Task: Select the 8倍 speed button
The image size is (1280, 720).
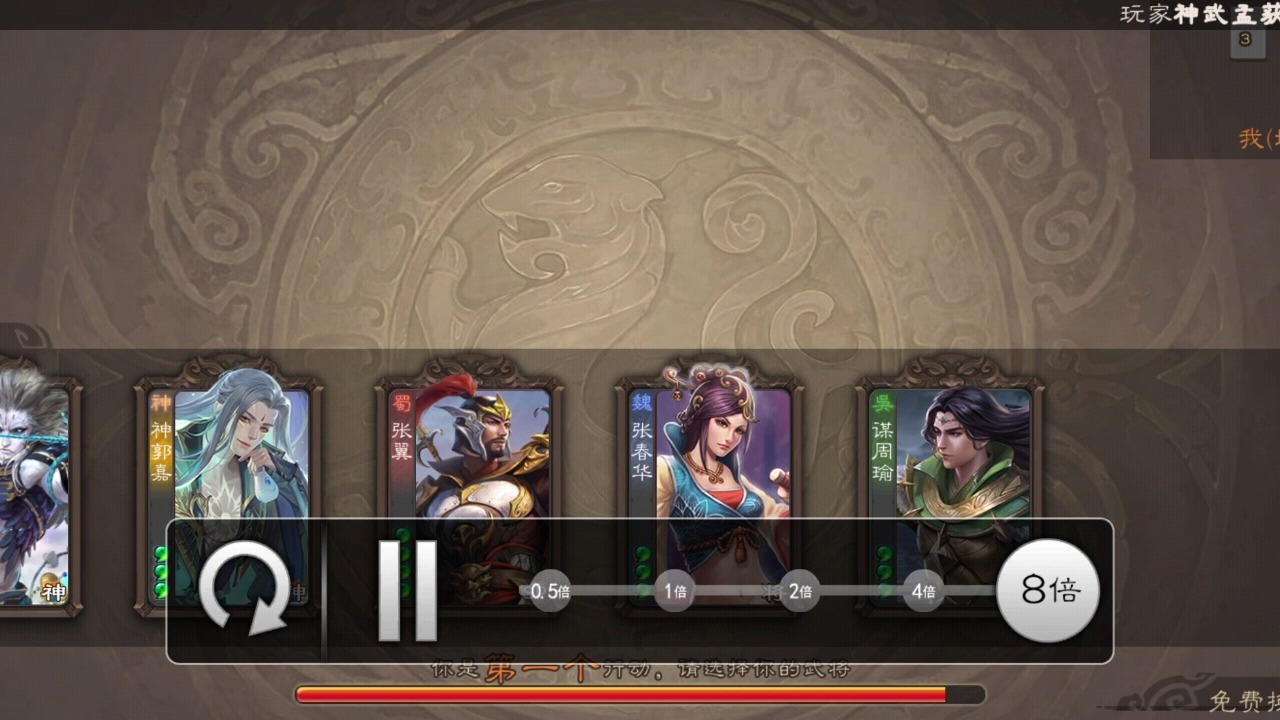Action: 1048,590
